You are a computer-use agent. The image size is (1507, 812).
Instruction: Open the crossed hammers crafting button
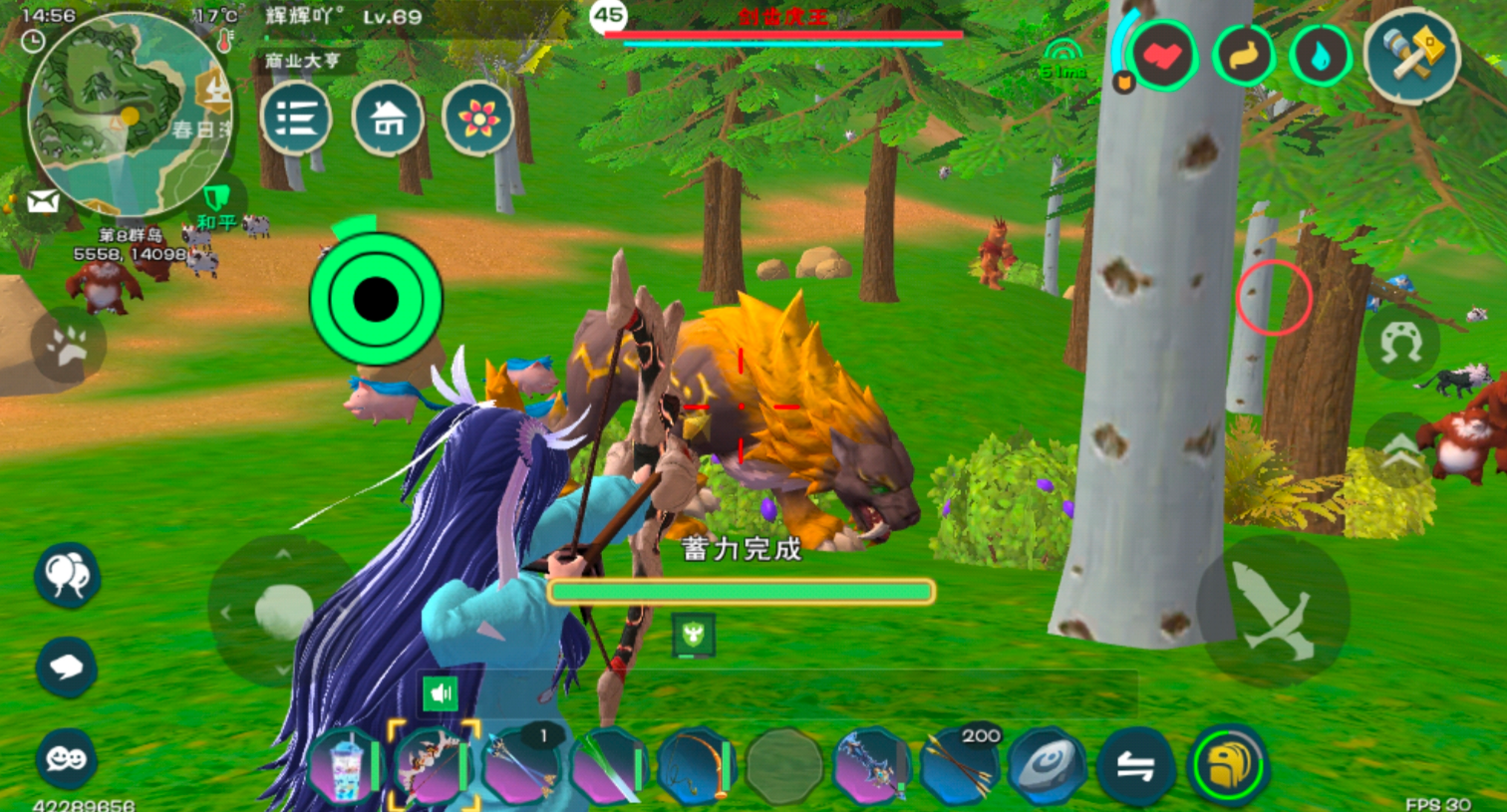click(1410, 56)
